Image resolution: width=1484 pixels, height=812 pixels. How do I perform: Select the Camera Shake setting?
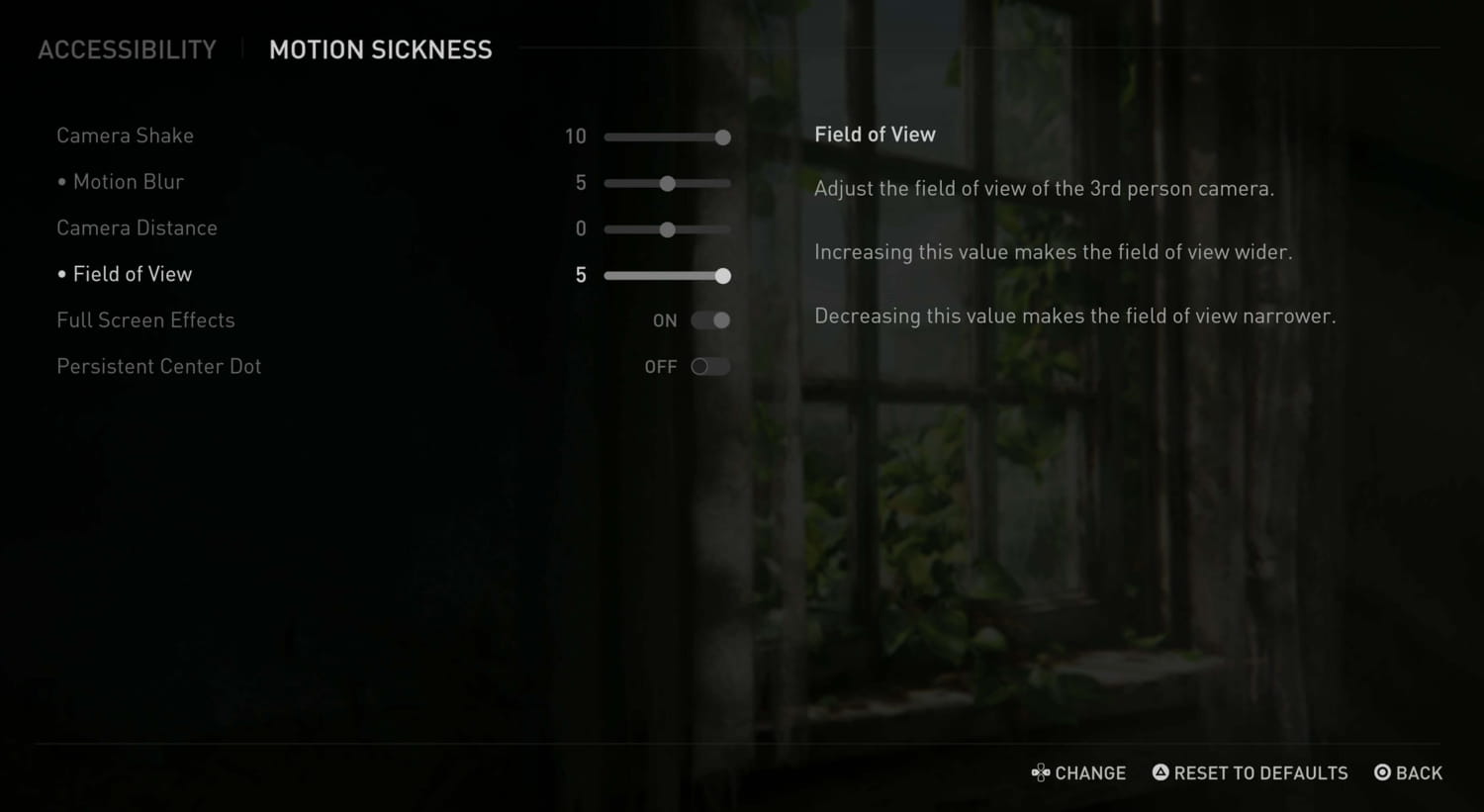click(x=125, y=135)
